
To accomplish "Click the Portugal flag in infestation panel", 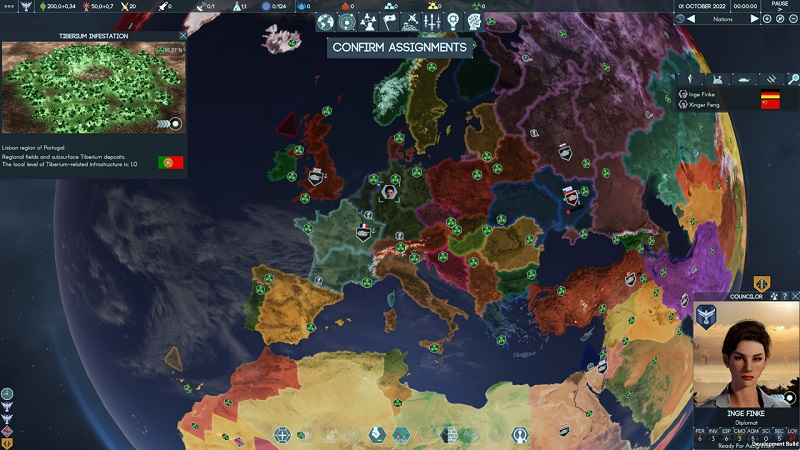I will click(170, 161).
